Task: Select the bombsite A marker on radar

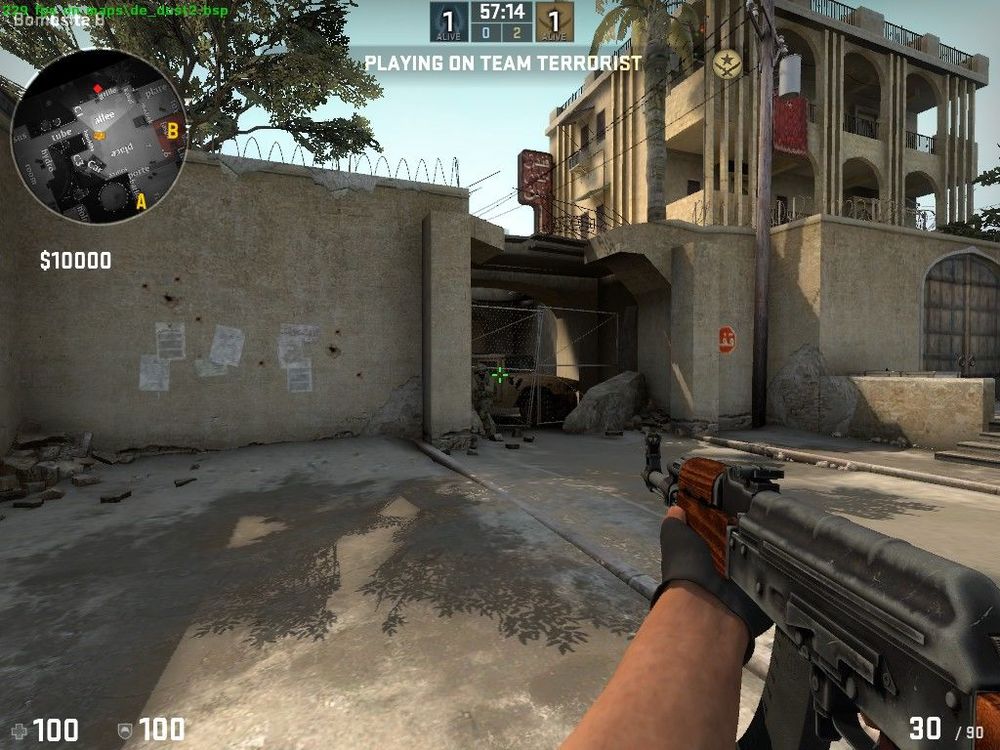Action: tap(141, 201)
